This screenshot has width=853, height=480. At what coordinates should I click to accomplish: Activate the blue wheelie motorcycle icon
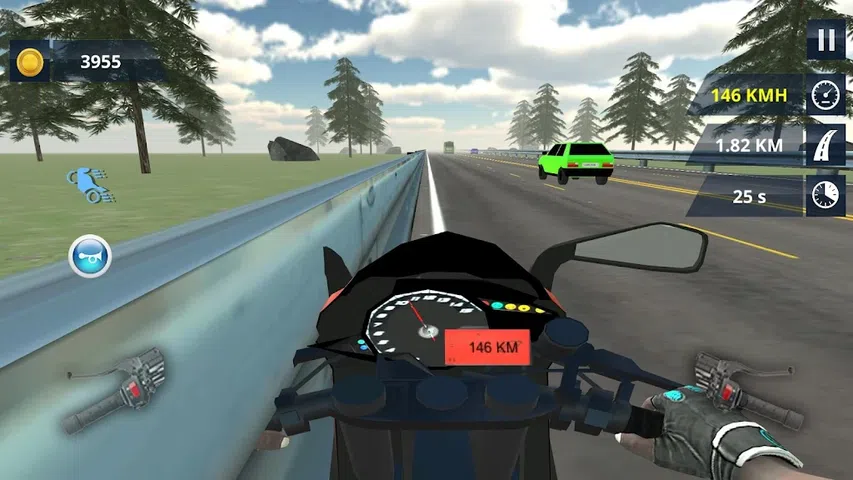click(86, 185)
